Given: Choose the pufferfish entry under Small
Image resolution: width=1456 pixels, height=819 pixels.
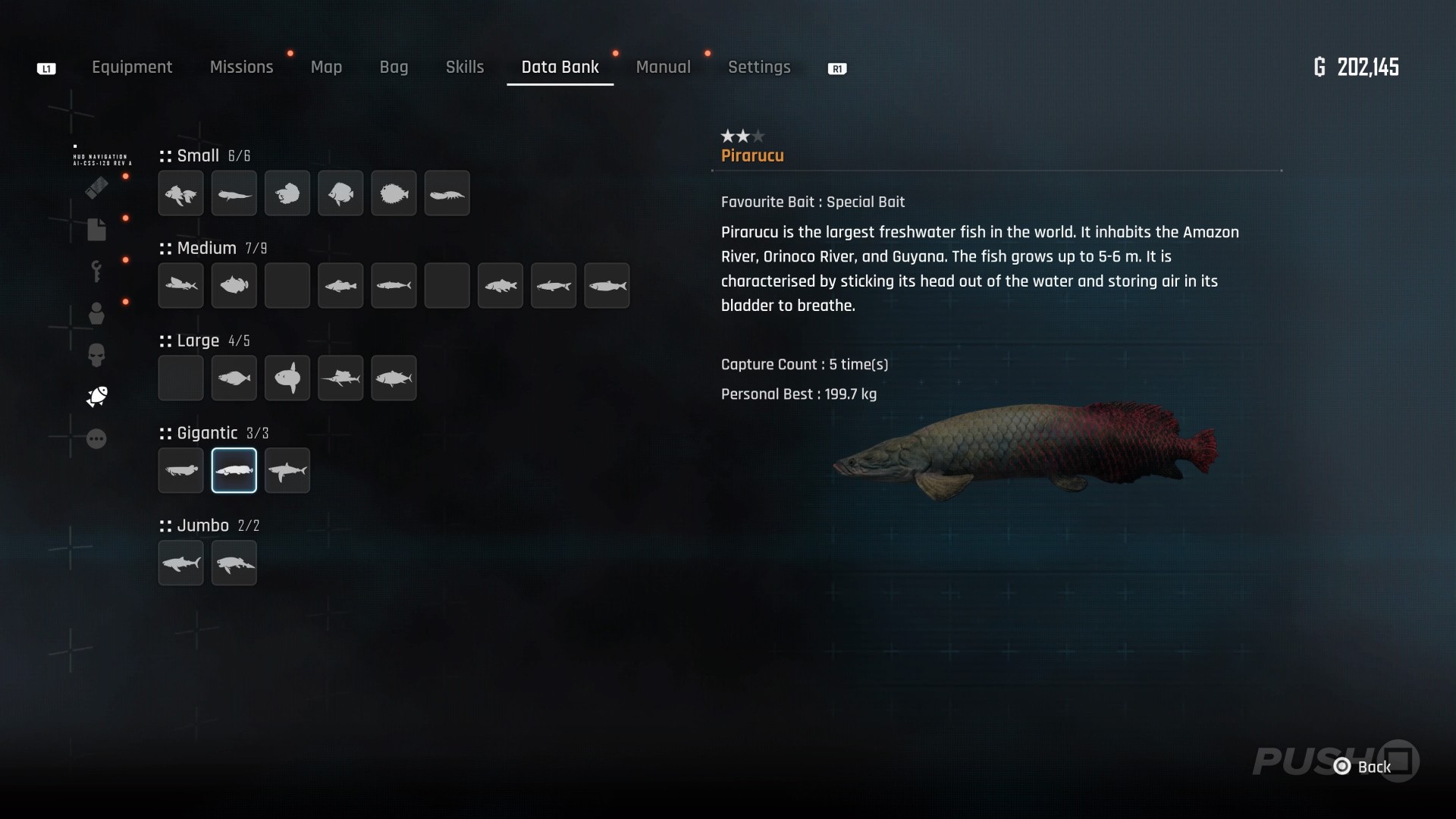Looking at the screenshot, I should 394,193.
